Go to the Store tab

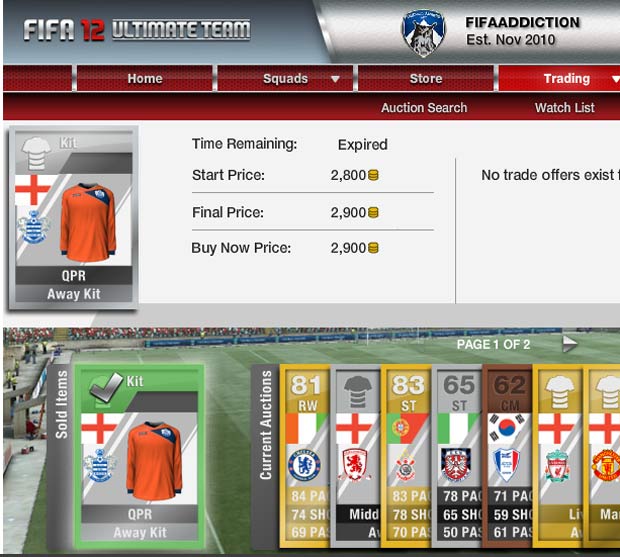[426, 79]
